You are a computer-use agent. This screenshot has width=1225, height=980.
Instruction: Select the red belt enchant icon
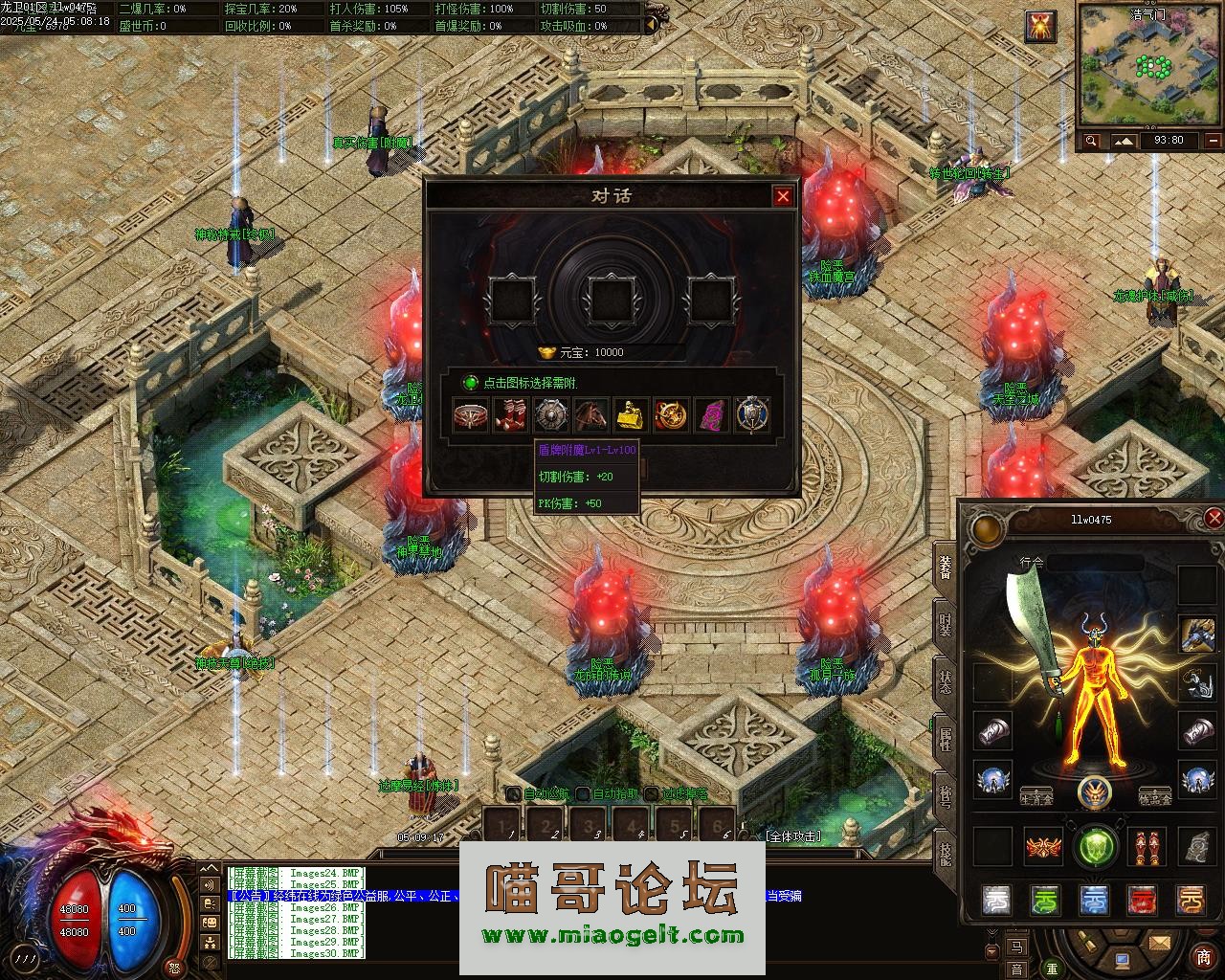470,416
